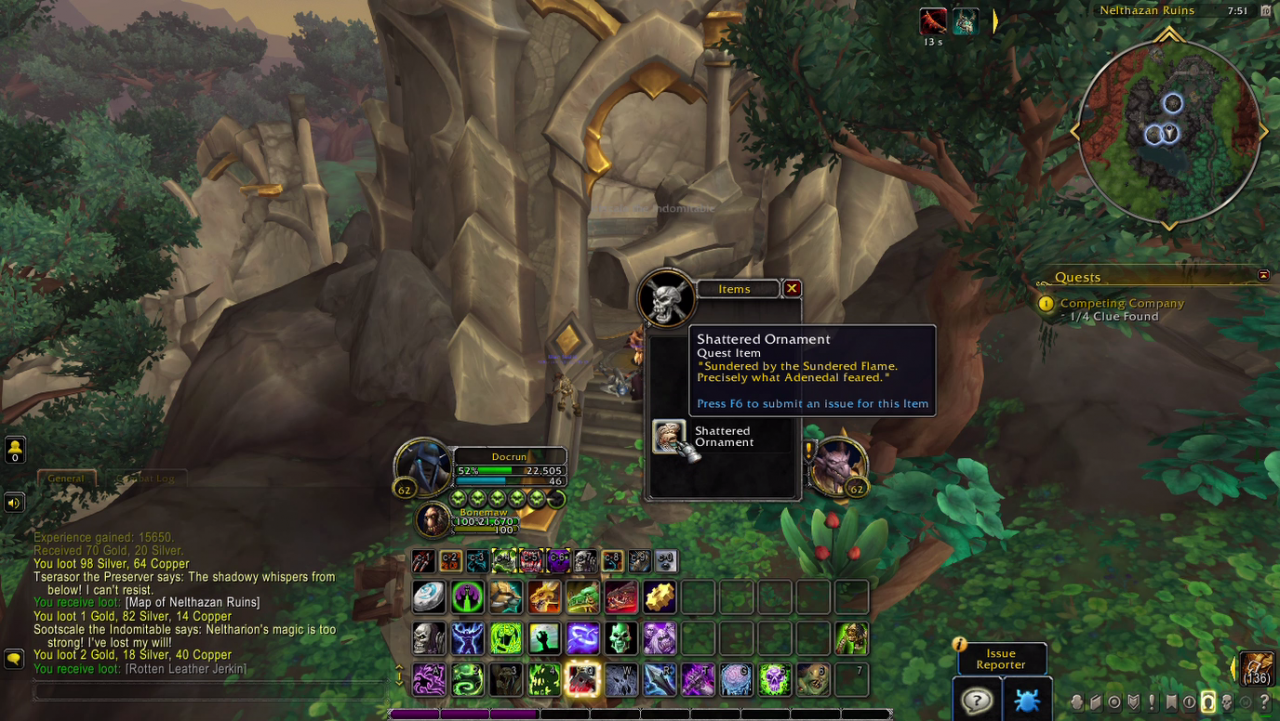Select the Competing Company quest tracker entry

(1121, 303)
